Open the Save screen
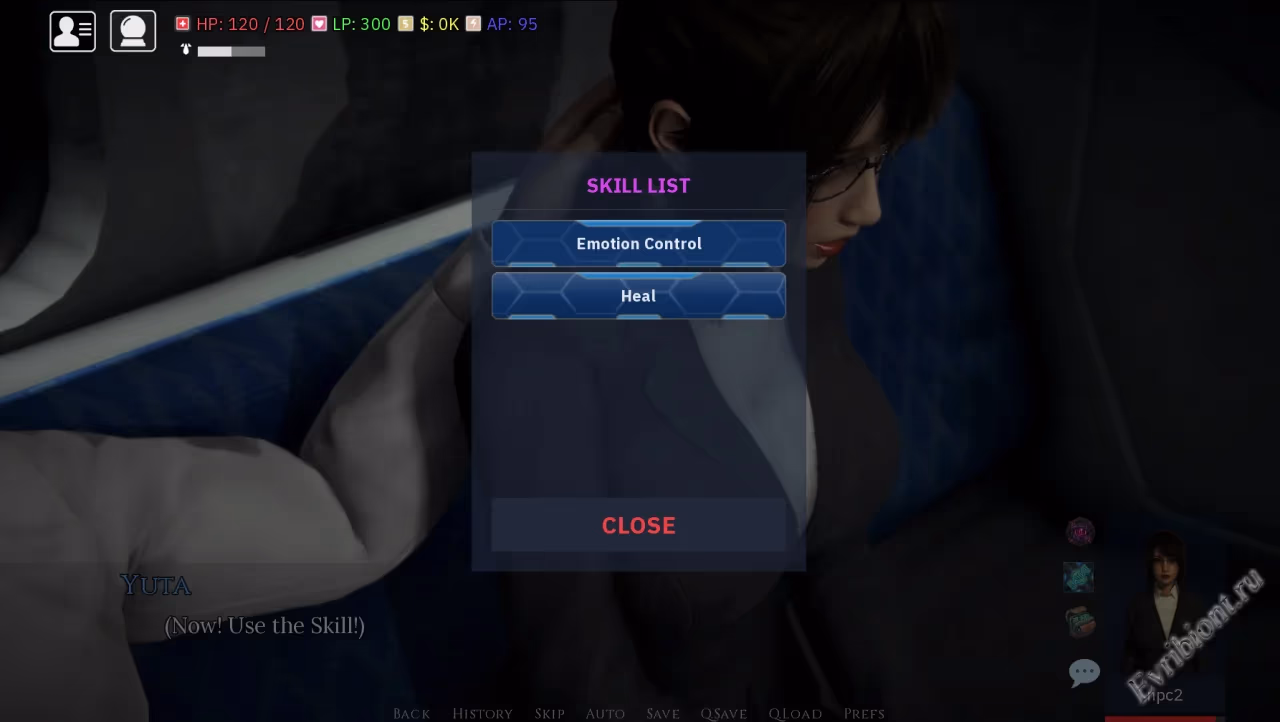The image size is (1280, 722). pos(663,713)
